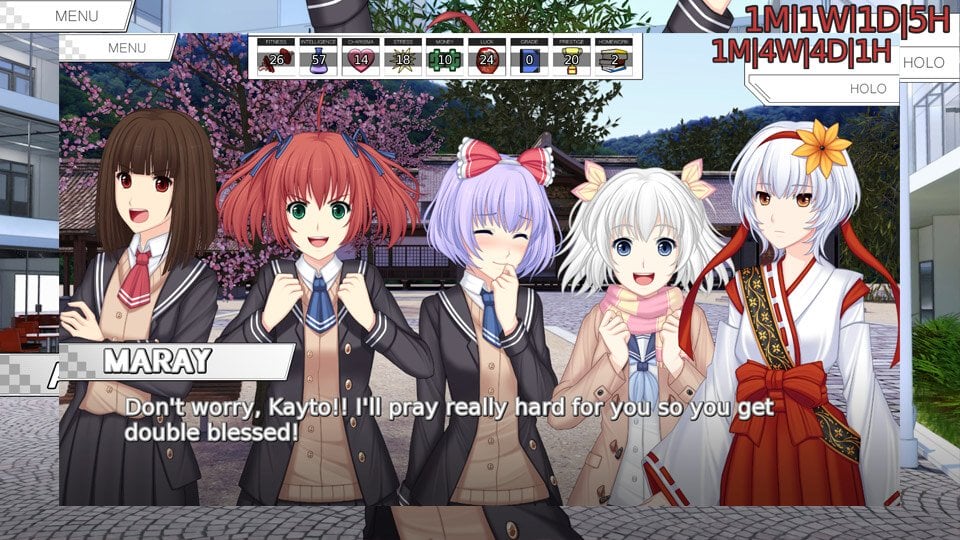
Task: Open the HOLO panel under the 1M|4W|4D|1H counter
Action: tap(866, 88)
